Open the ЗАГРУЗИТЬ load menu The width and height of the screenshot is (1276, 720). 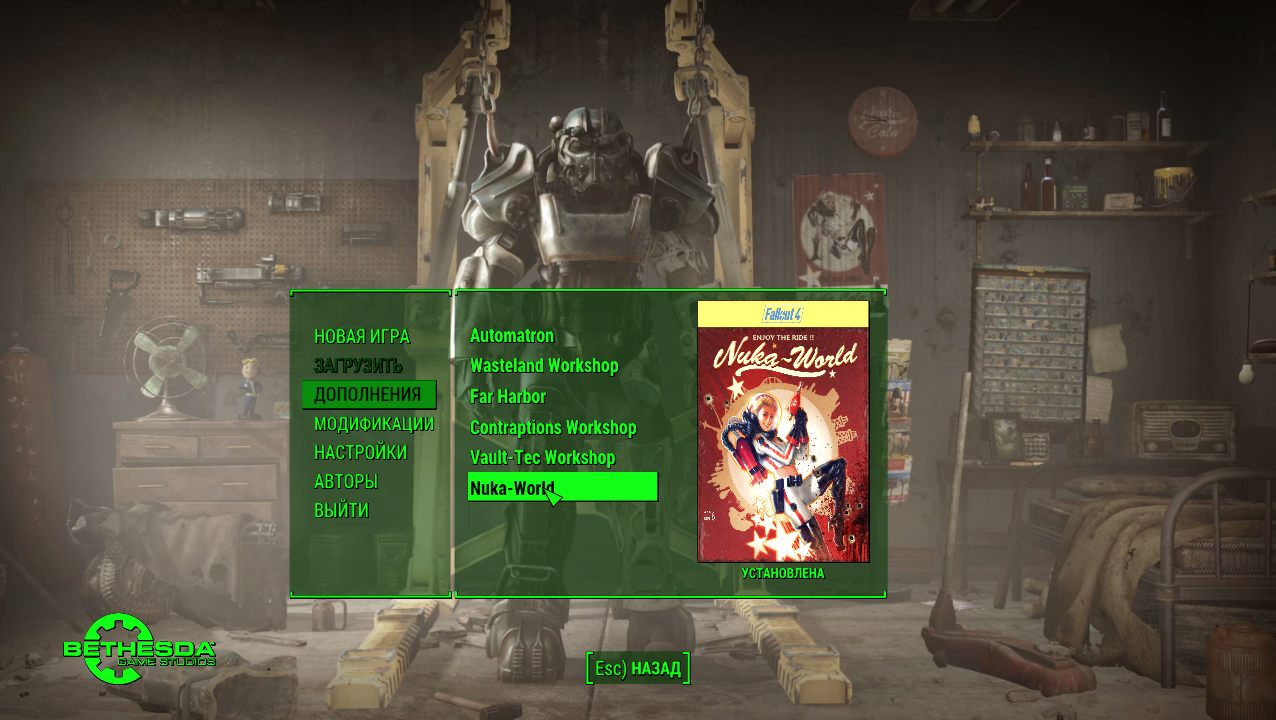tap(358, 366)
